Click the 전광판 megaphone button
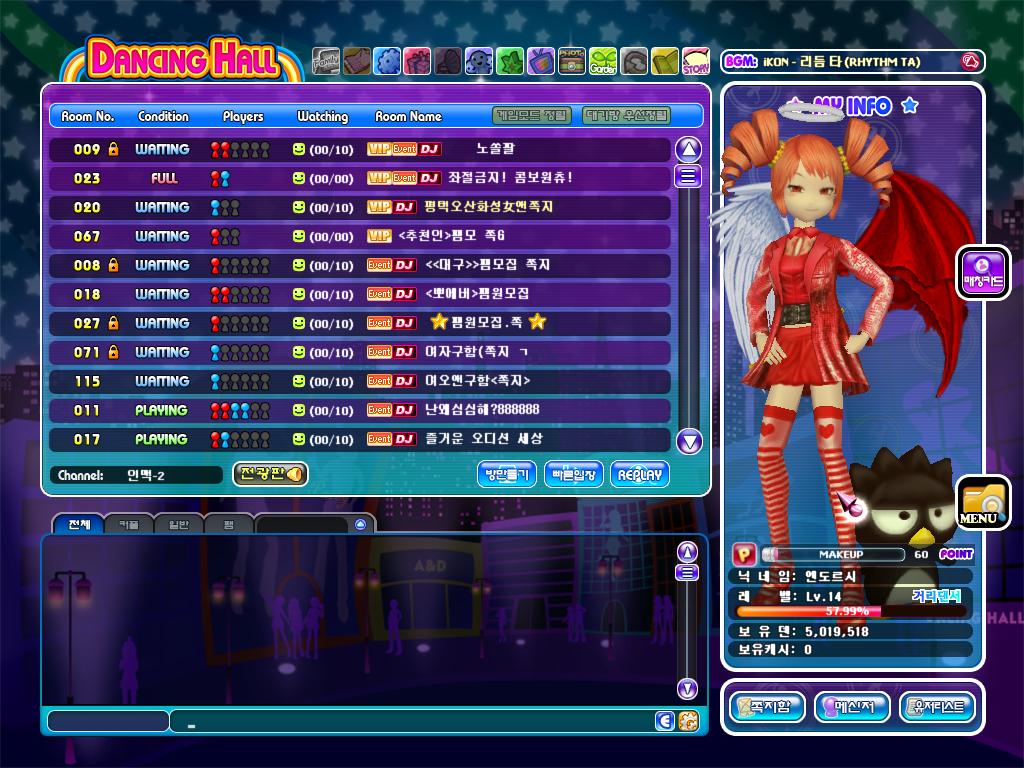Screen dimensions: 1024x768 (x=270, y=474)
